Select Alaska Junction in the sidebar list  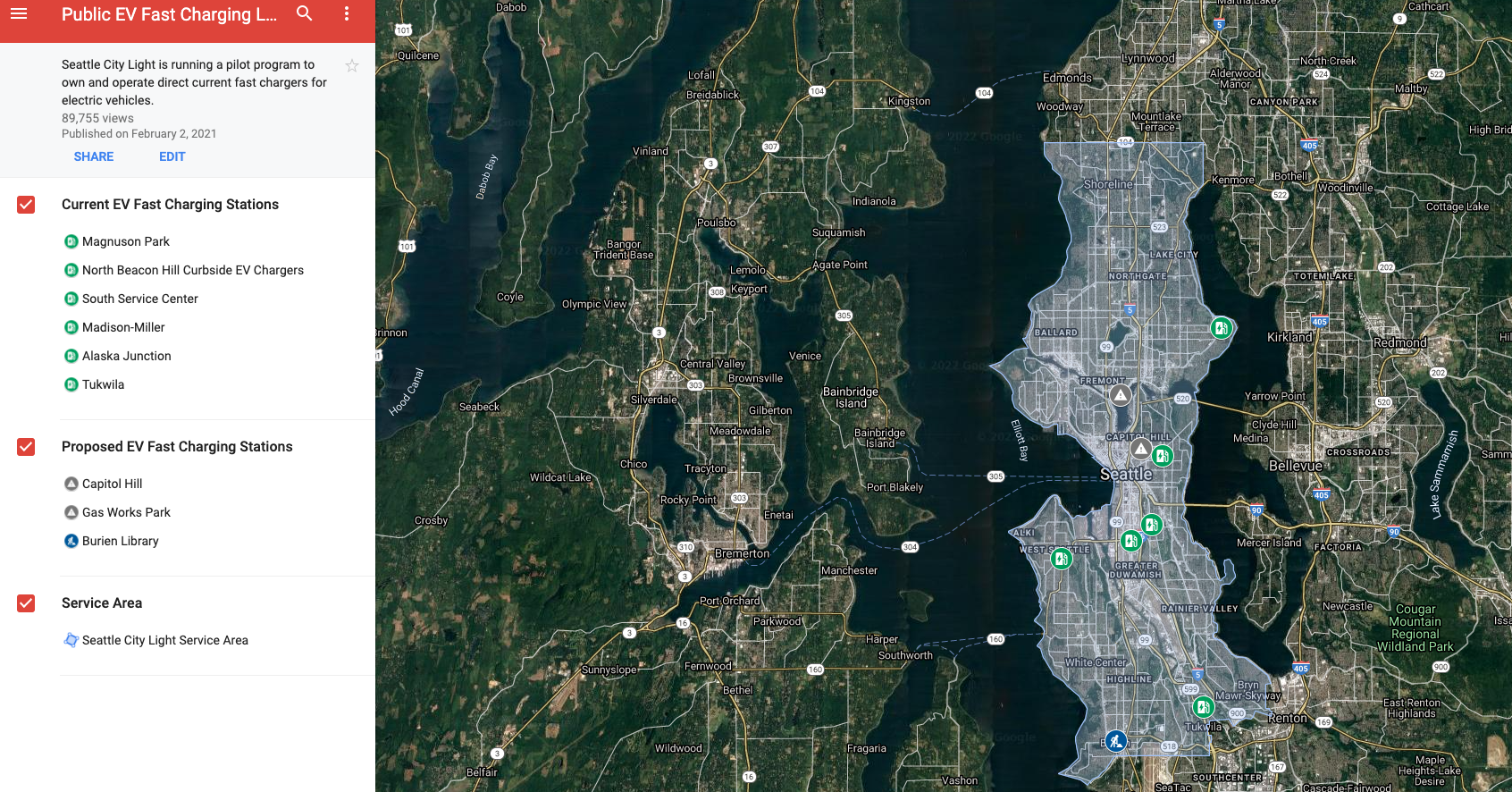click(126, 356)
